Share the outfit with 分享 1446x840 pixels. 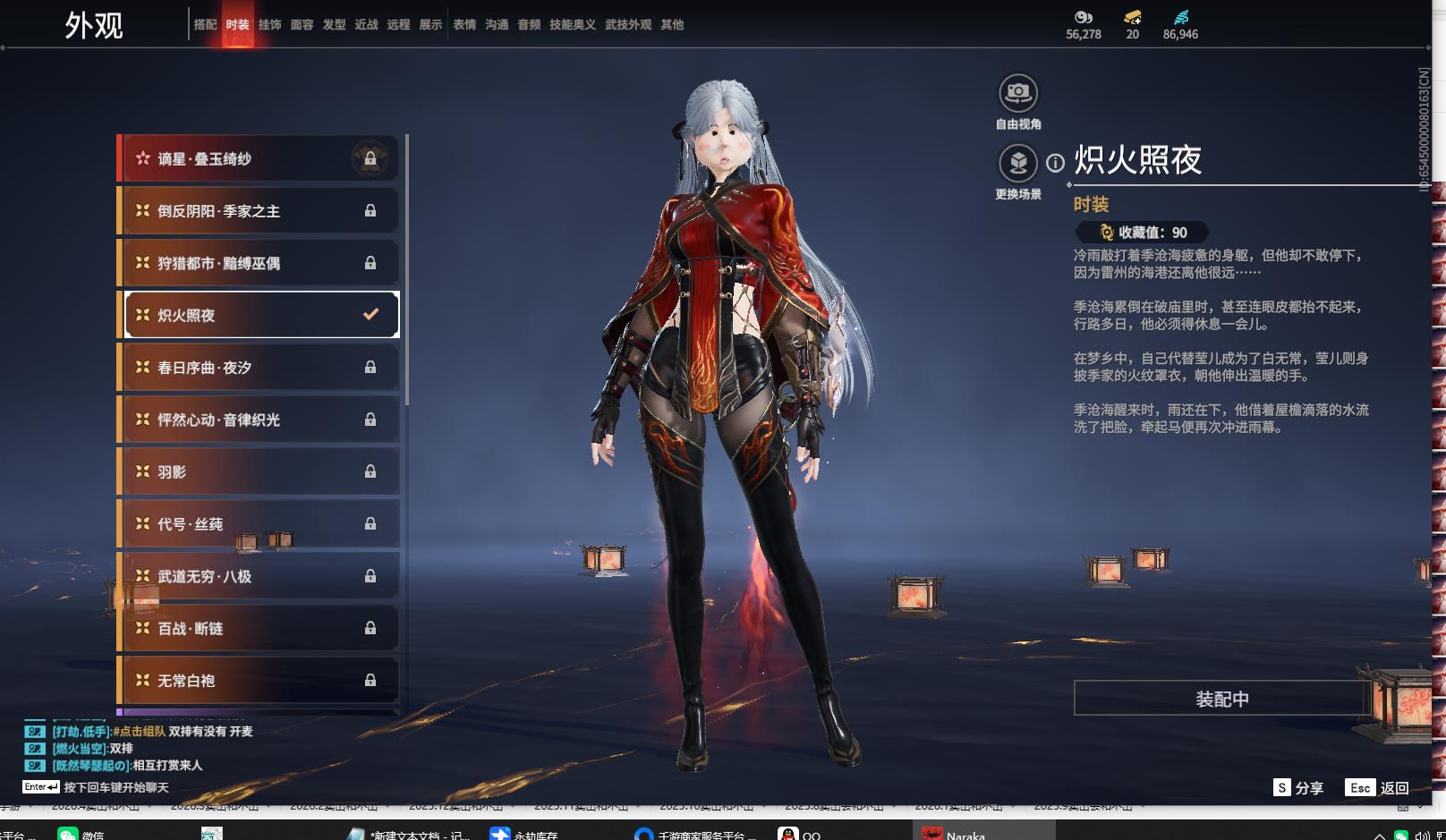pos(1298,788)
